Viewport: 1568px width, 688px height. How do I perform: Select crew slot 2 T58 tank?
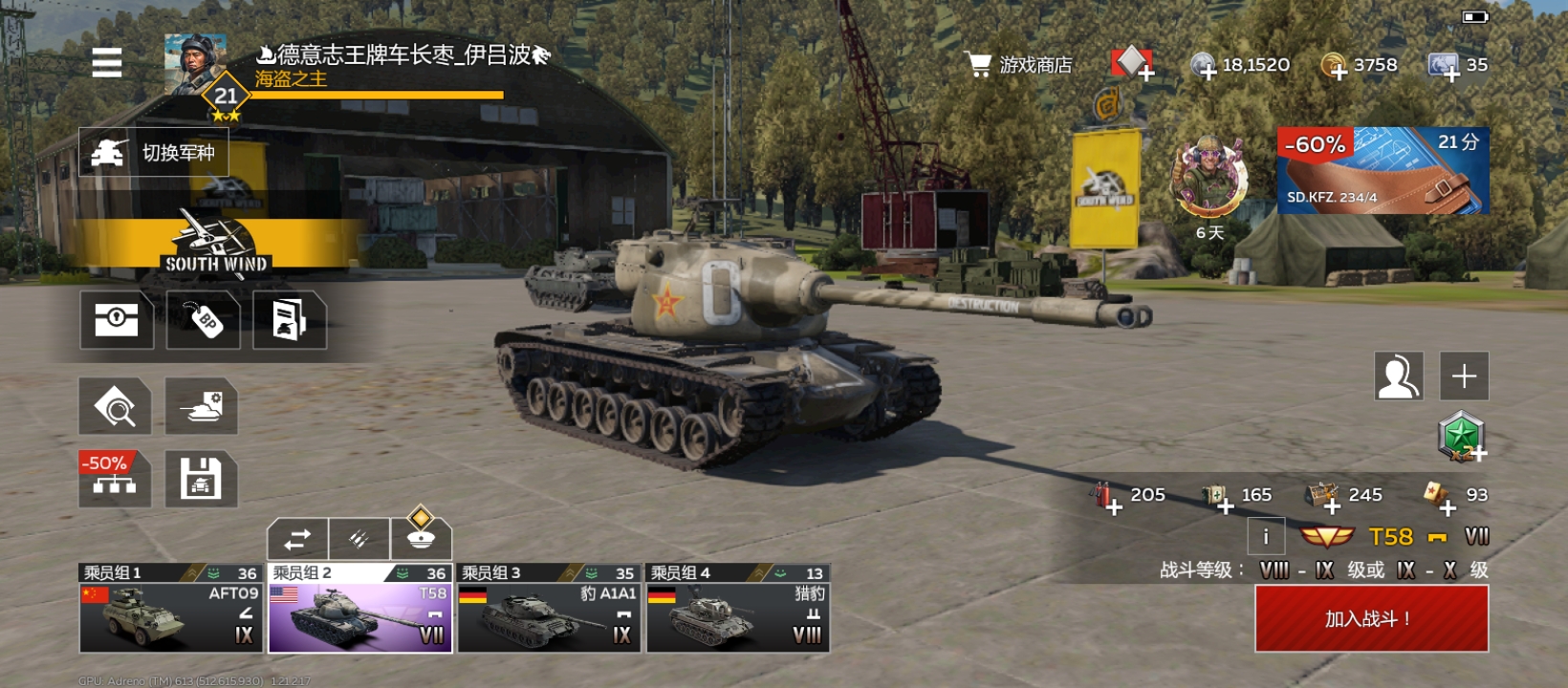(359, 609)
